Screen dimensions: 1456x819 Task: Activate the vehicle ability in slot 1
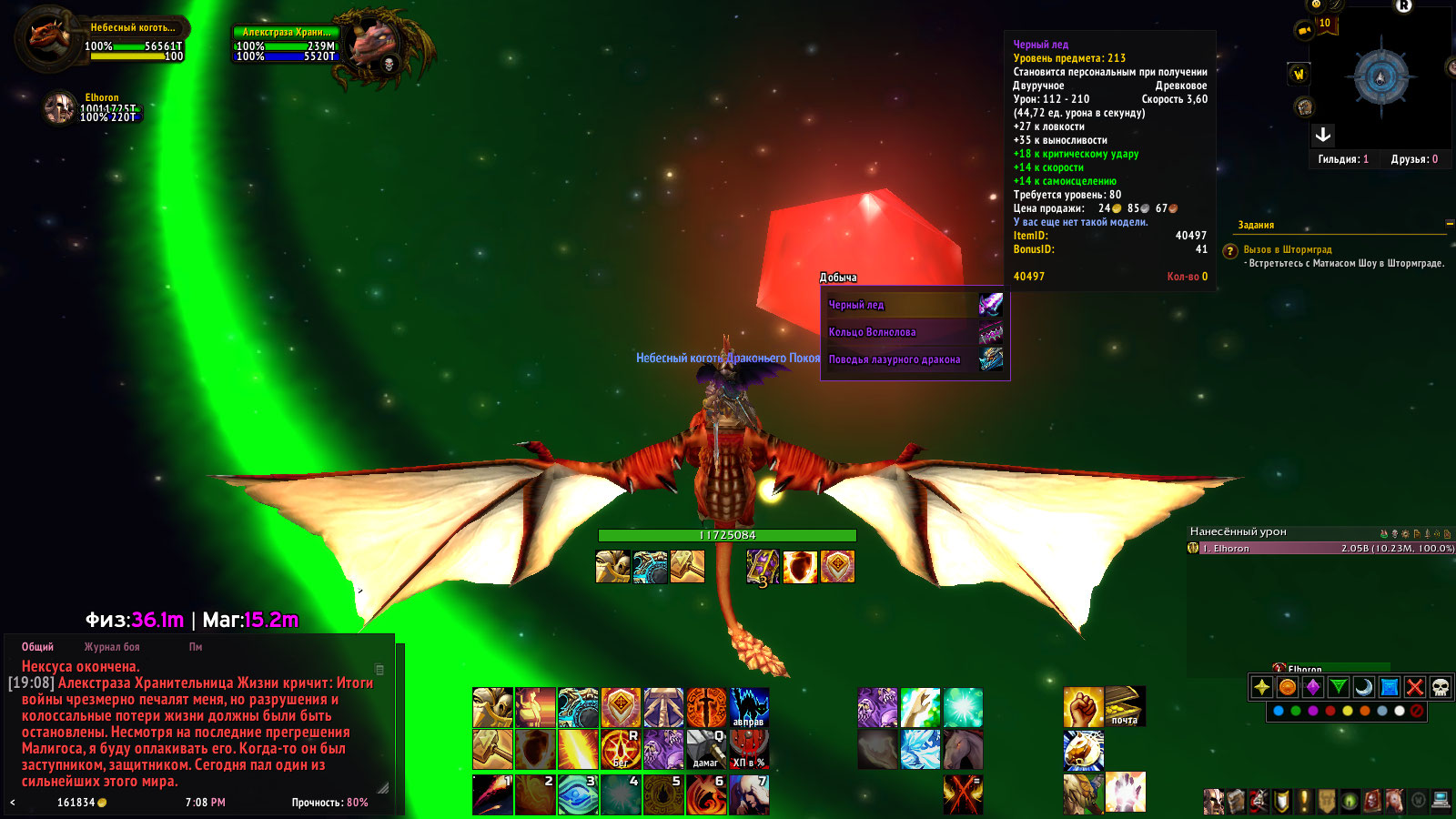coord(493,794)
